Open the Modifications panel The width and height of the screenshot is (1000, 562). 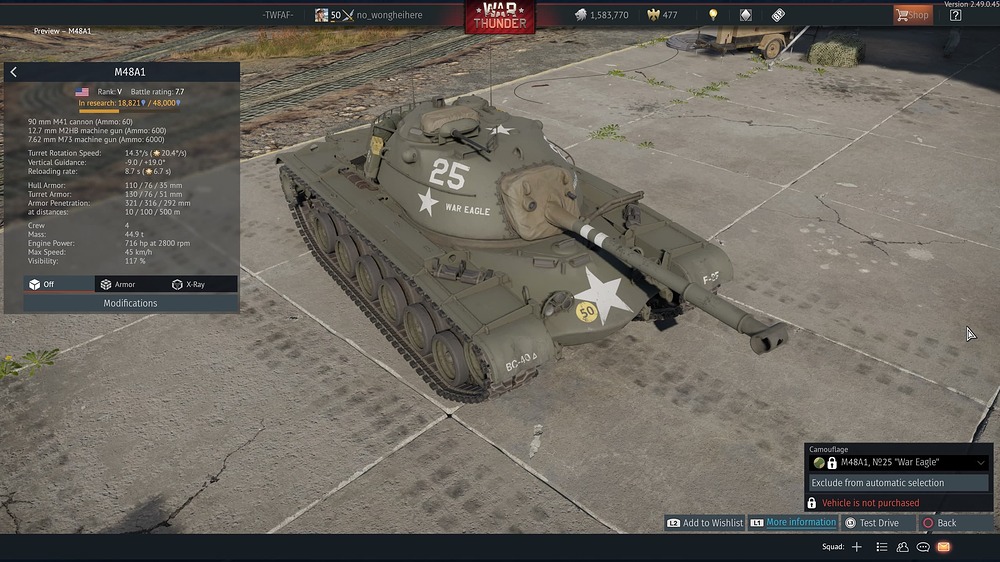131,303
